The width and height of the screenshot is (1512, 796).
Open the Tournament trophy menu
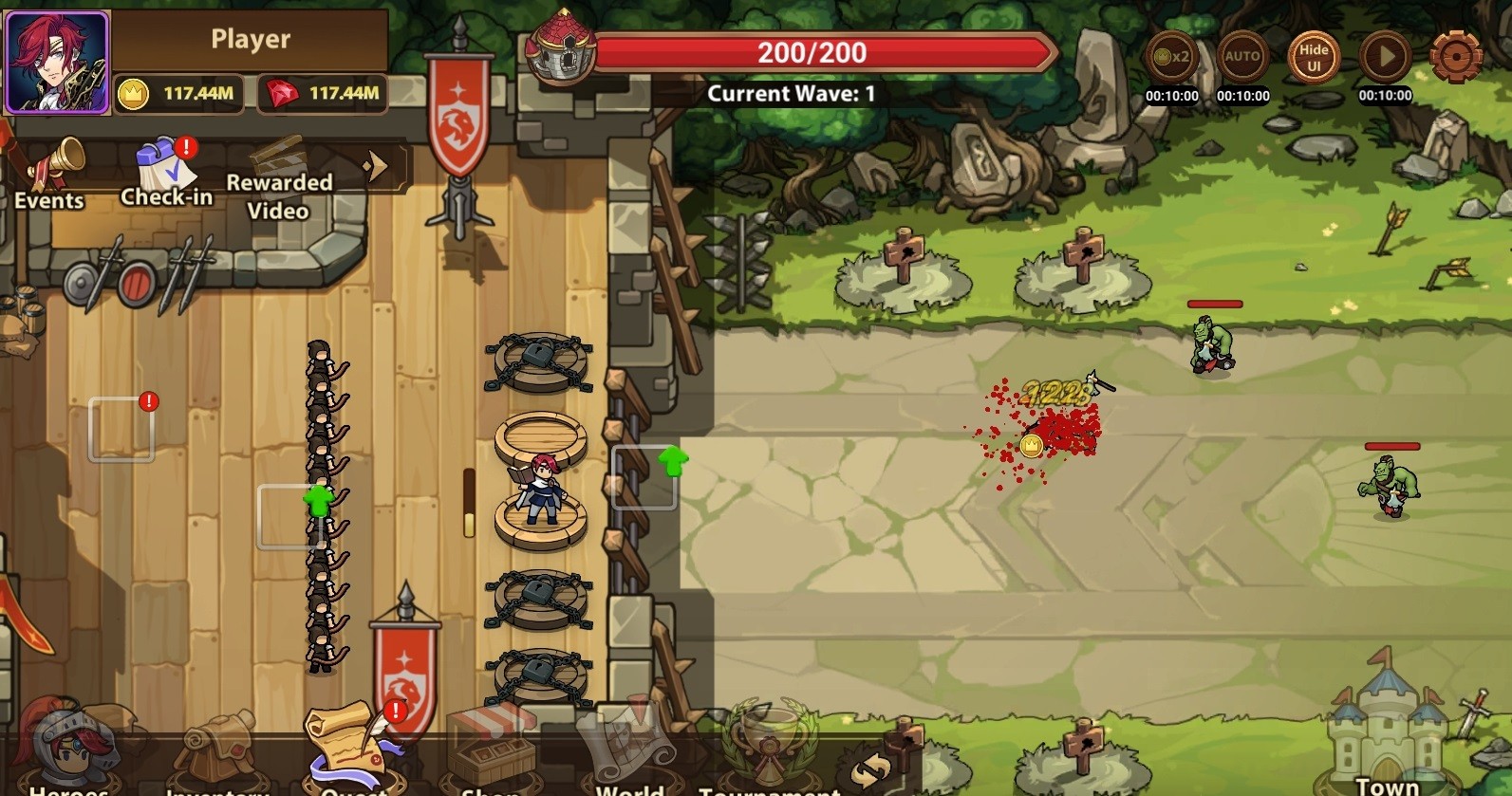770,756
